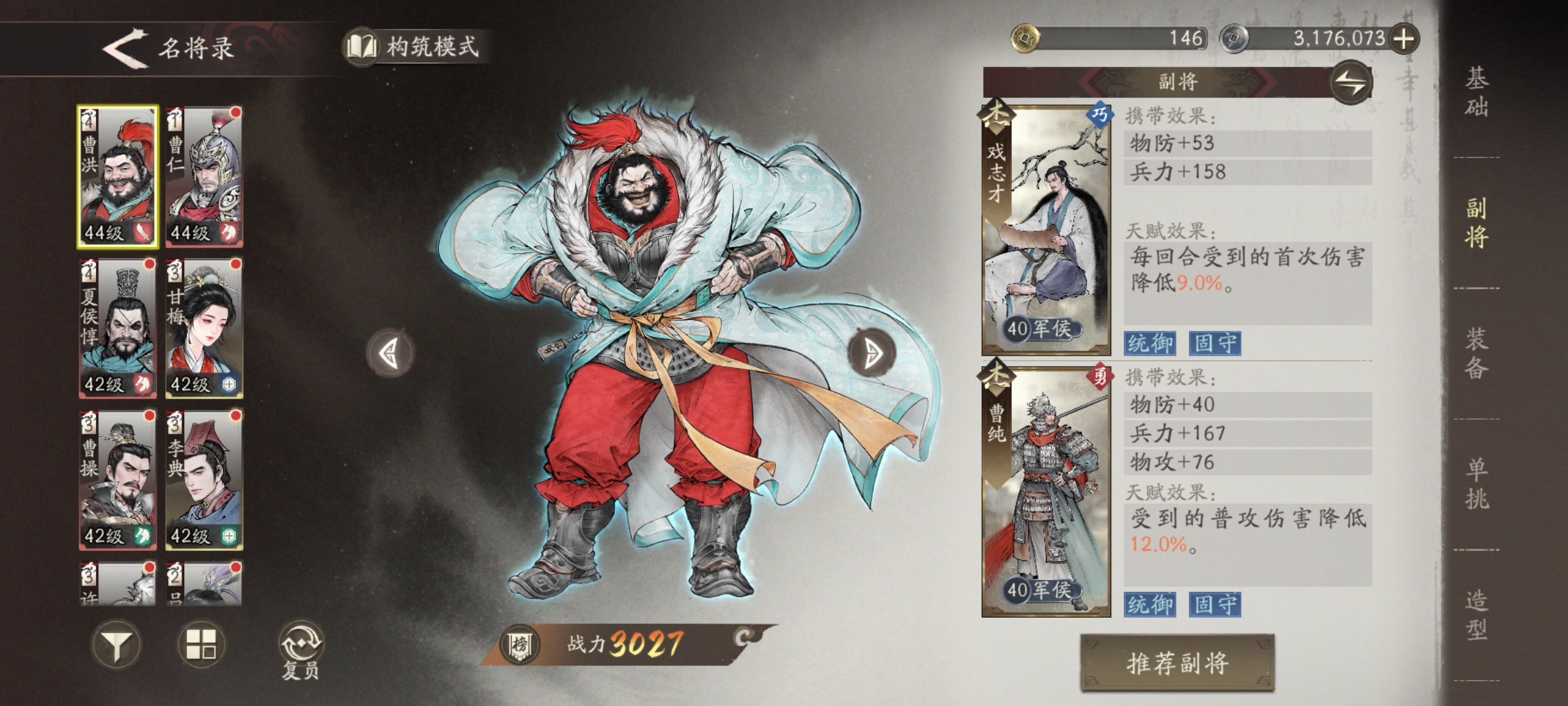The width and height of the screenshot is (1568, 706).
Task: Swap deputy generals with the arrows icon
Action: 1350,83
